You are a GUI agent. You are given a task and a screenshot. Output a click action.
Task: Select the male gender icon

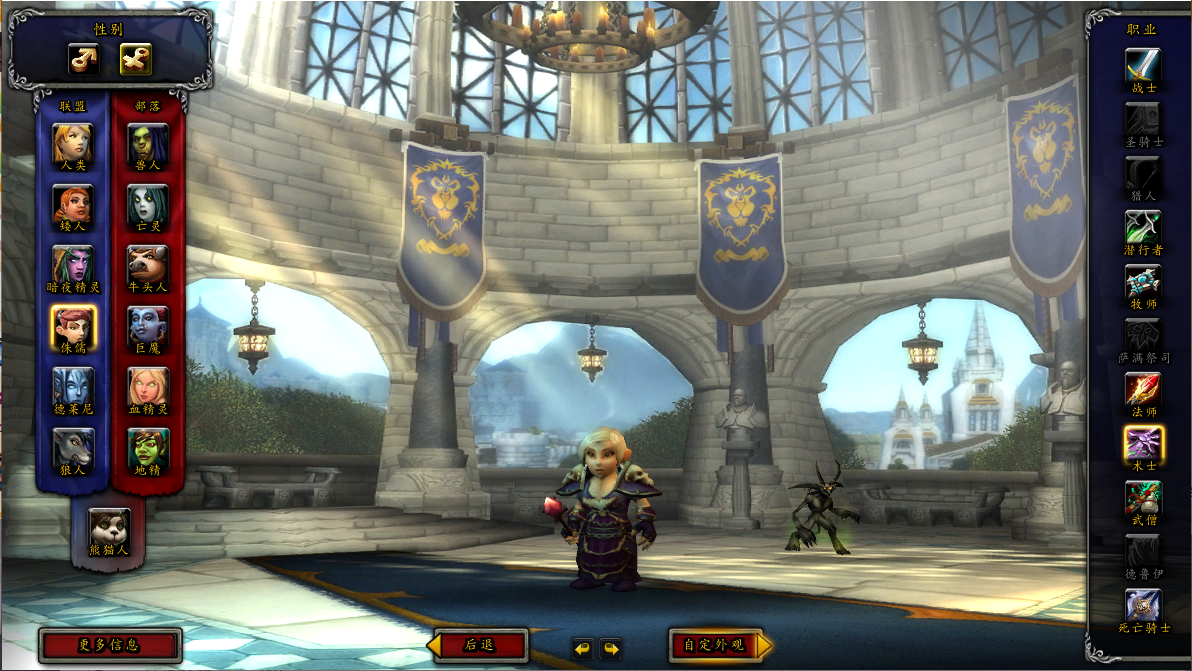(x=84, y=60)
